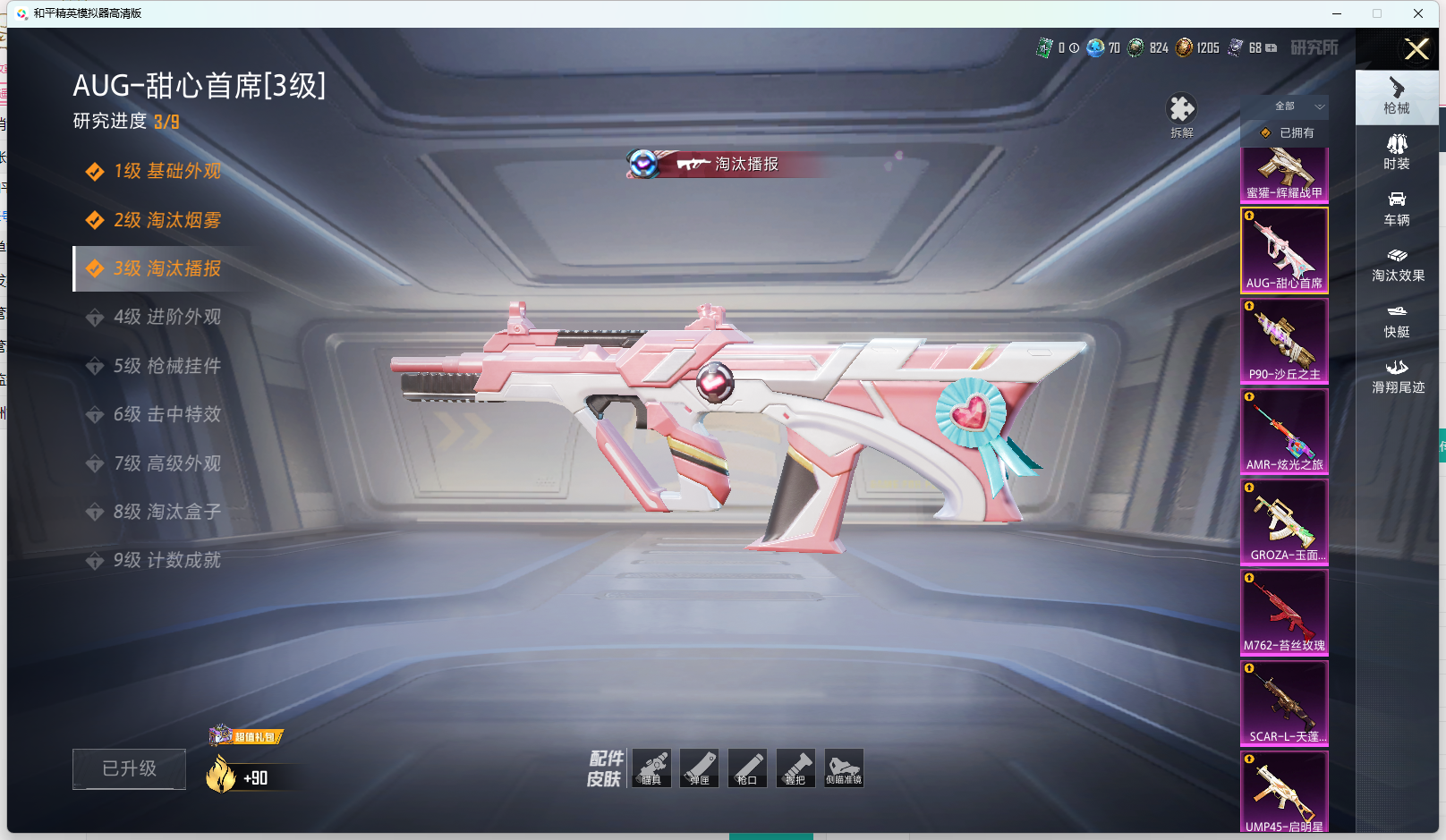Image resolution: width=1446 pixels, height=840 pixels.
Task: View level 9 计数成就 entry
Action: click(x=166, y=561)
